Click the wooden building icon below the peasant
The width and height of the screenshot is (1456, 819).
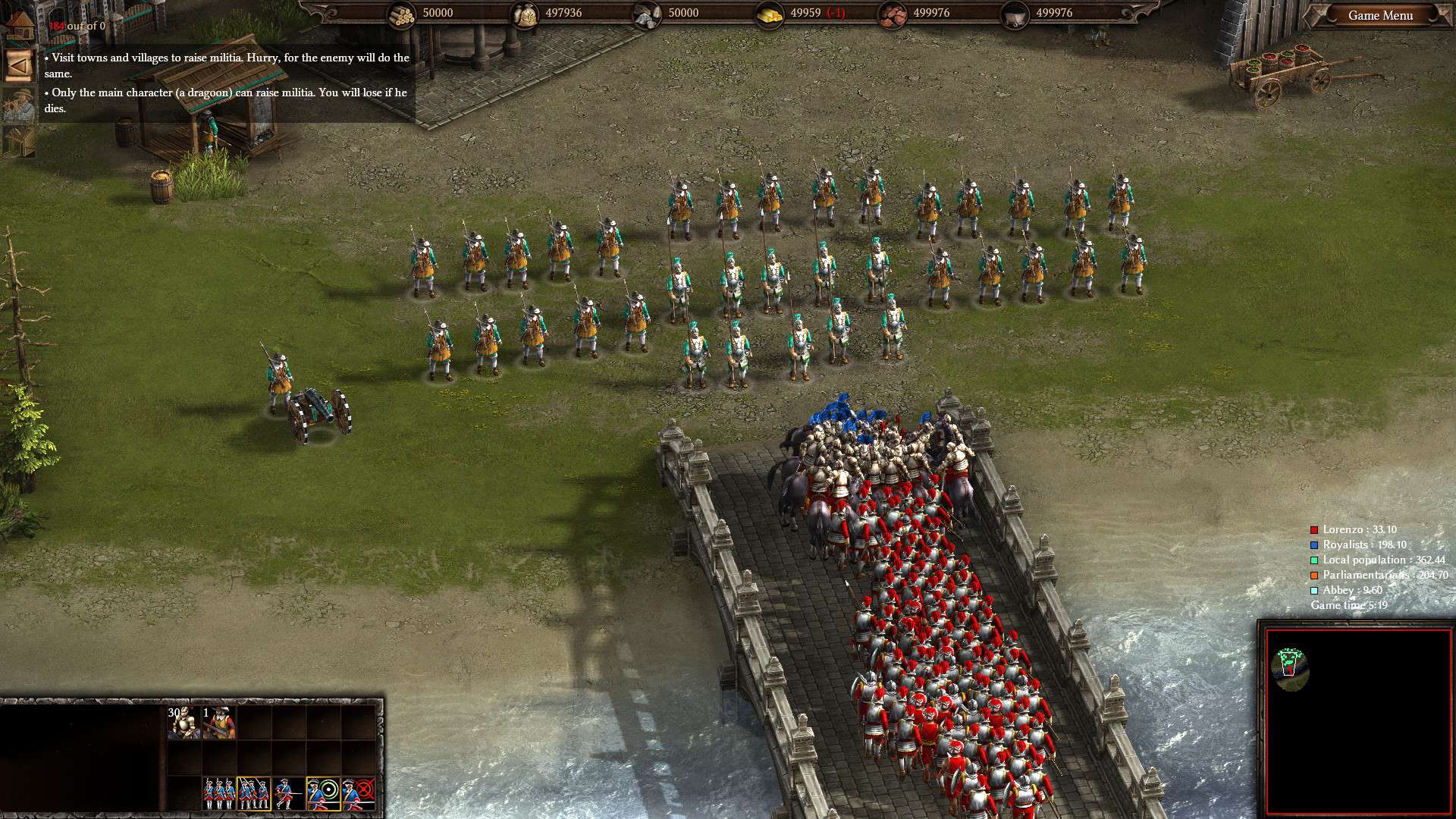(18, 141)
